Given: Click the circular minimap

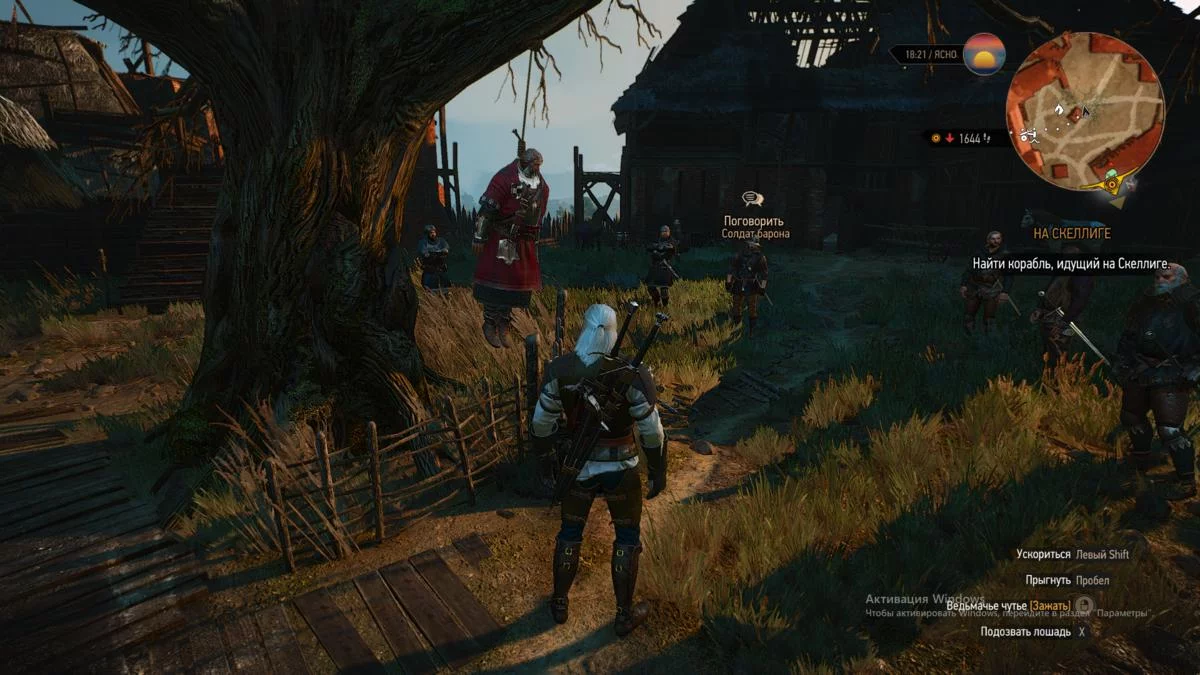Looking at the screenshot, I should [1085, 108].
